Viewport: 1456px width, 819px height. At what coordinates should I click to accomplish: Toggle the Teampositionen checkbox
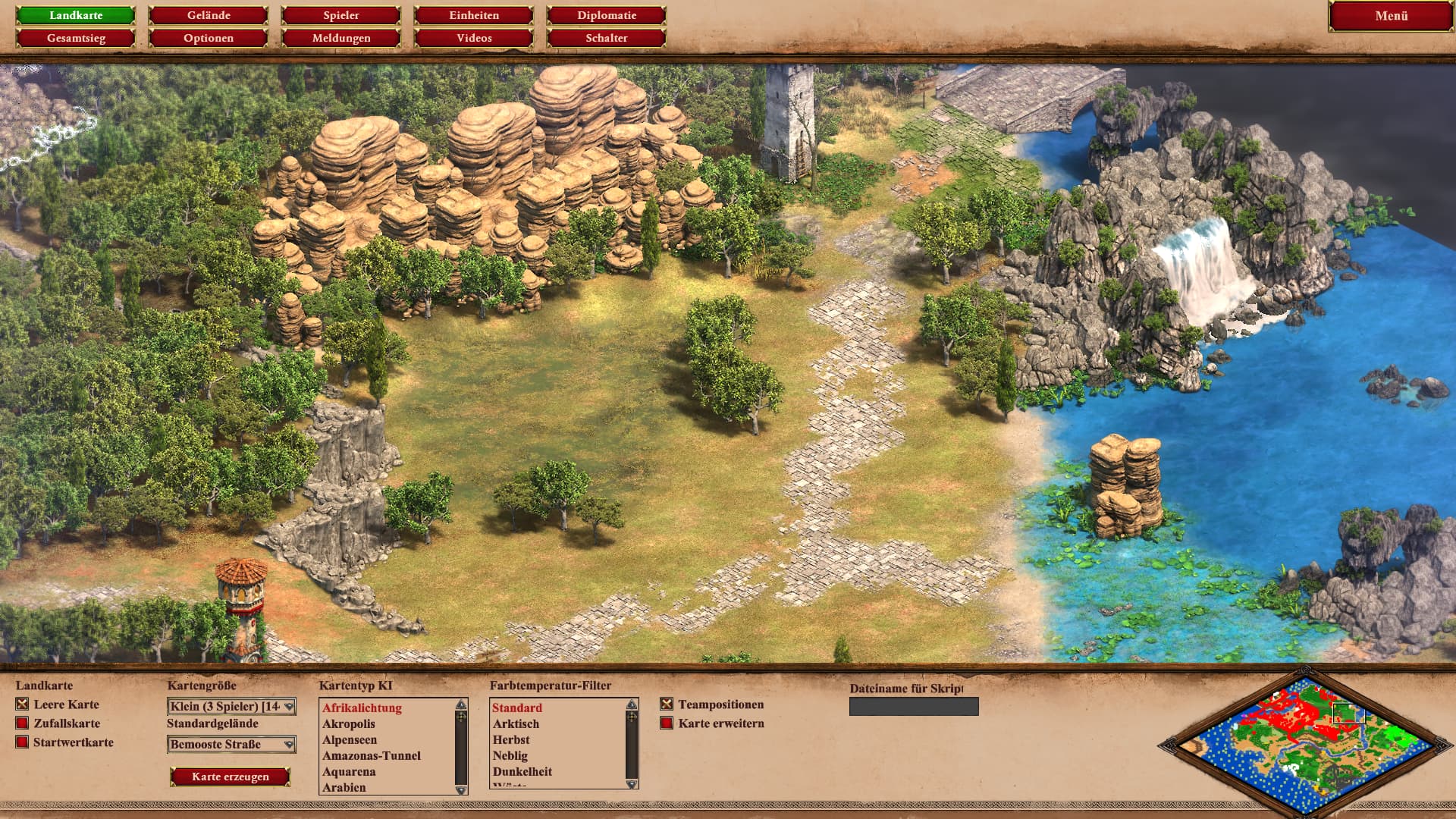[x=667, y=704]
